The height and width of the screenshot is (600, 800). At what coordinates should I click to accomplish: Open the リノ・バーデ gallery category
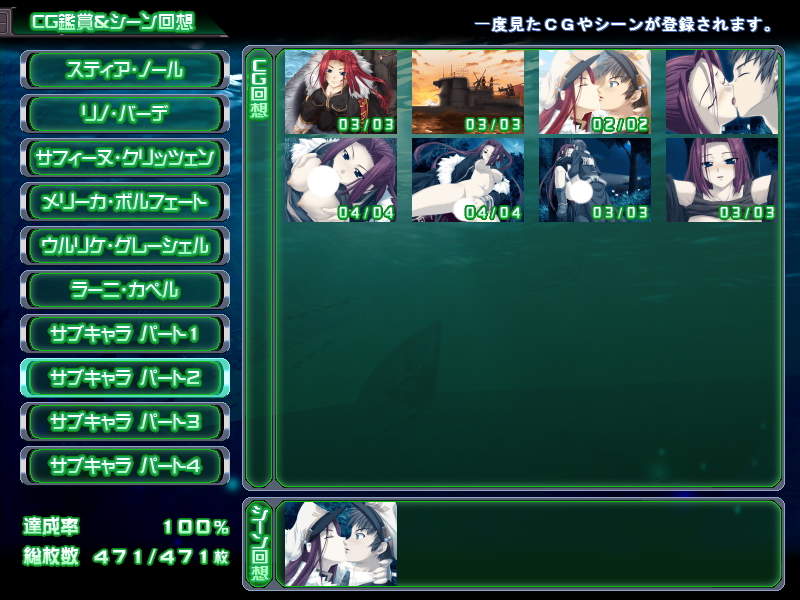click(x=125, y=114)
